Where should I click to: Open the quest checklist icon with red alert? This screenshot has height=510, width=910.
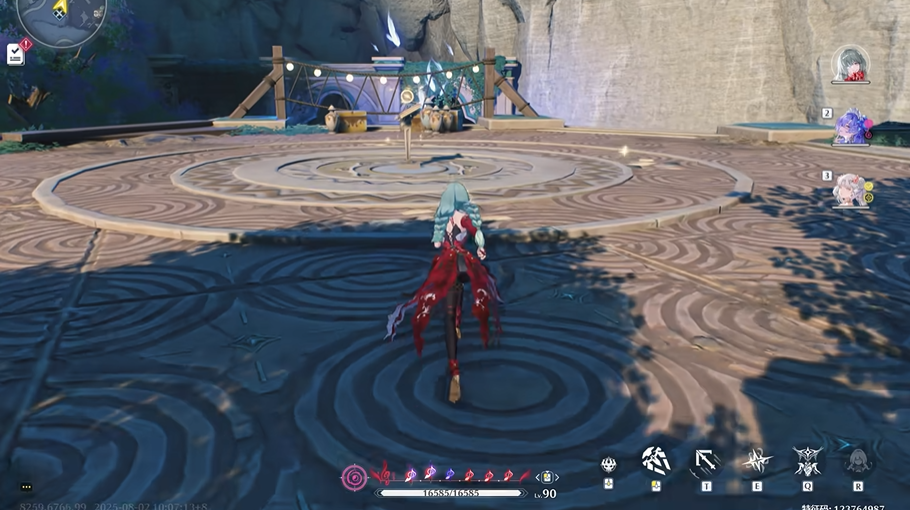[16, 53]
